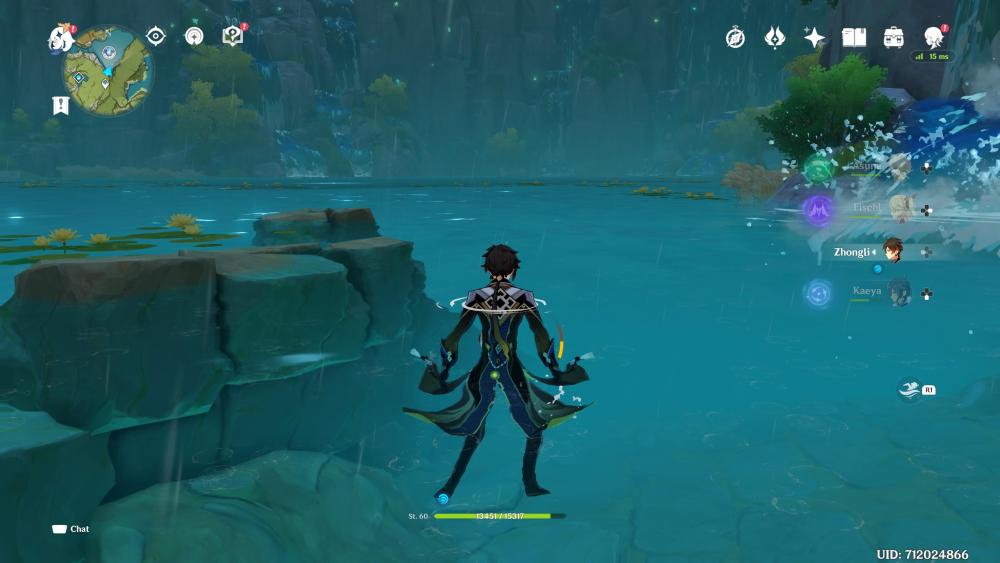This screenshot has width=1000, height=563.
Task: Activate the eye-shaped Elemental Sight icon
Action: [x=155, y=37]
